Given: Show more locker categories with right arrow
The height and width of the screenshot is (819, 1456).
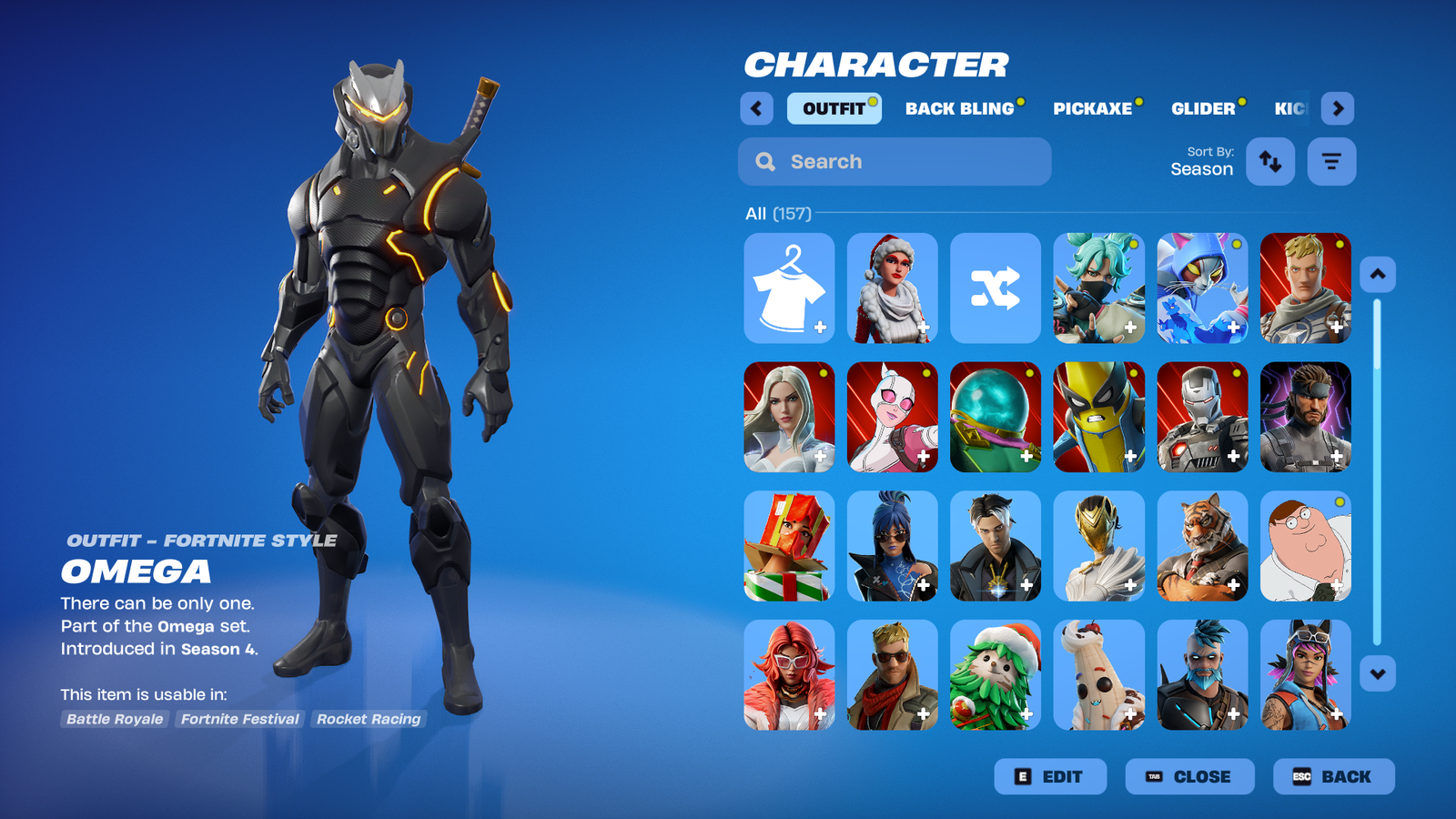Looking at the screenshot, I should click(1338, 108).
